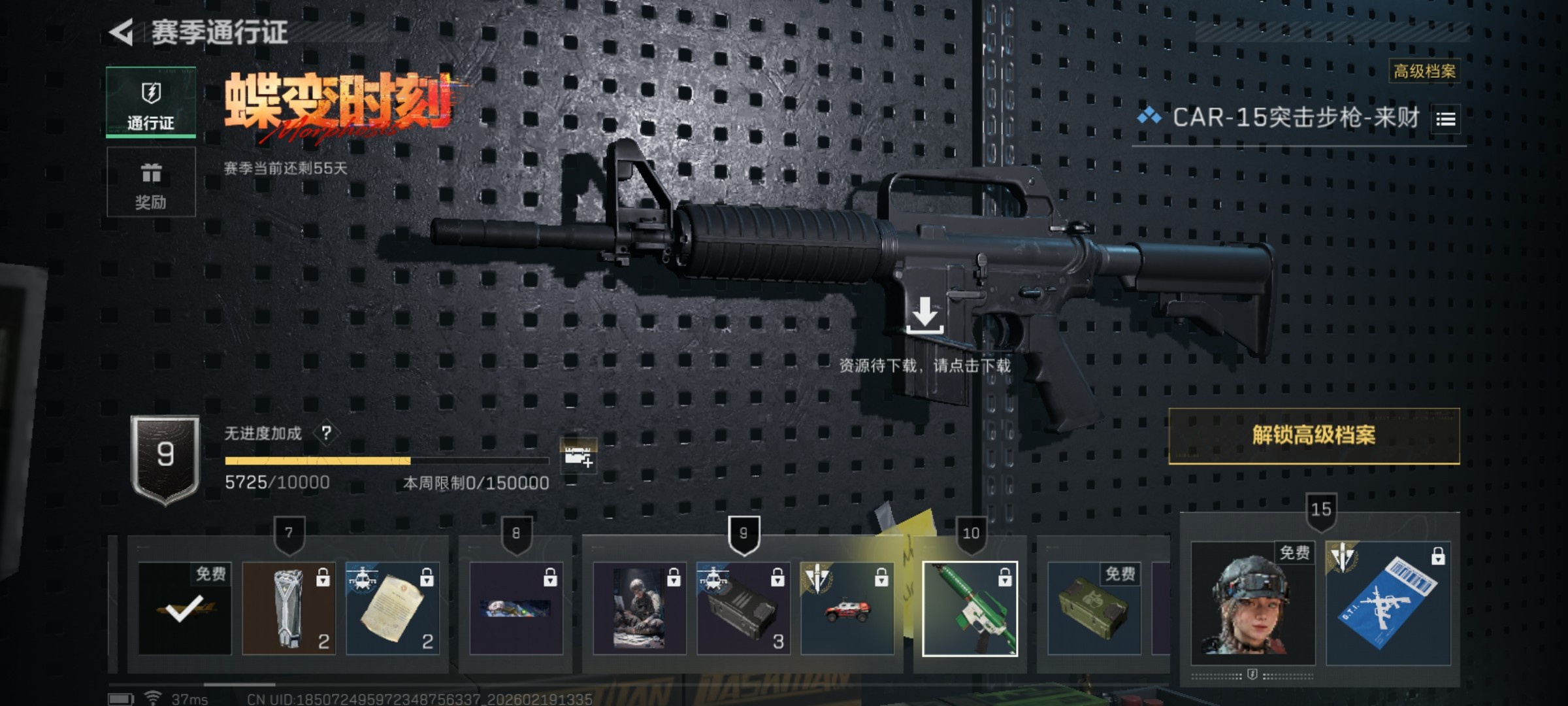Select the locked level 8 banner reward
Image resolution: width=1568 pixels, height=706 pixels.
[516, 609]
